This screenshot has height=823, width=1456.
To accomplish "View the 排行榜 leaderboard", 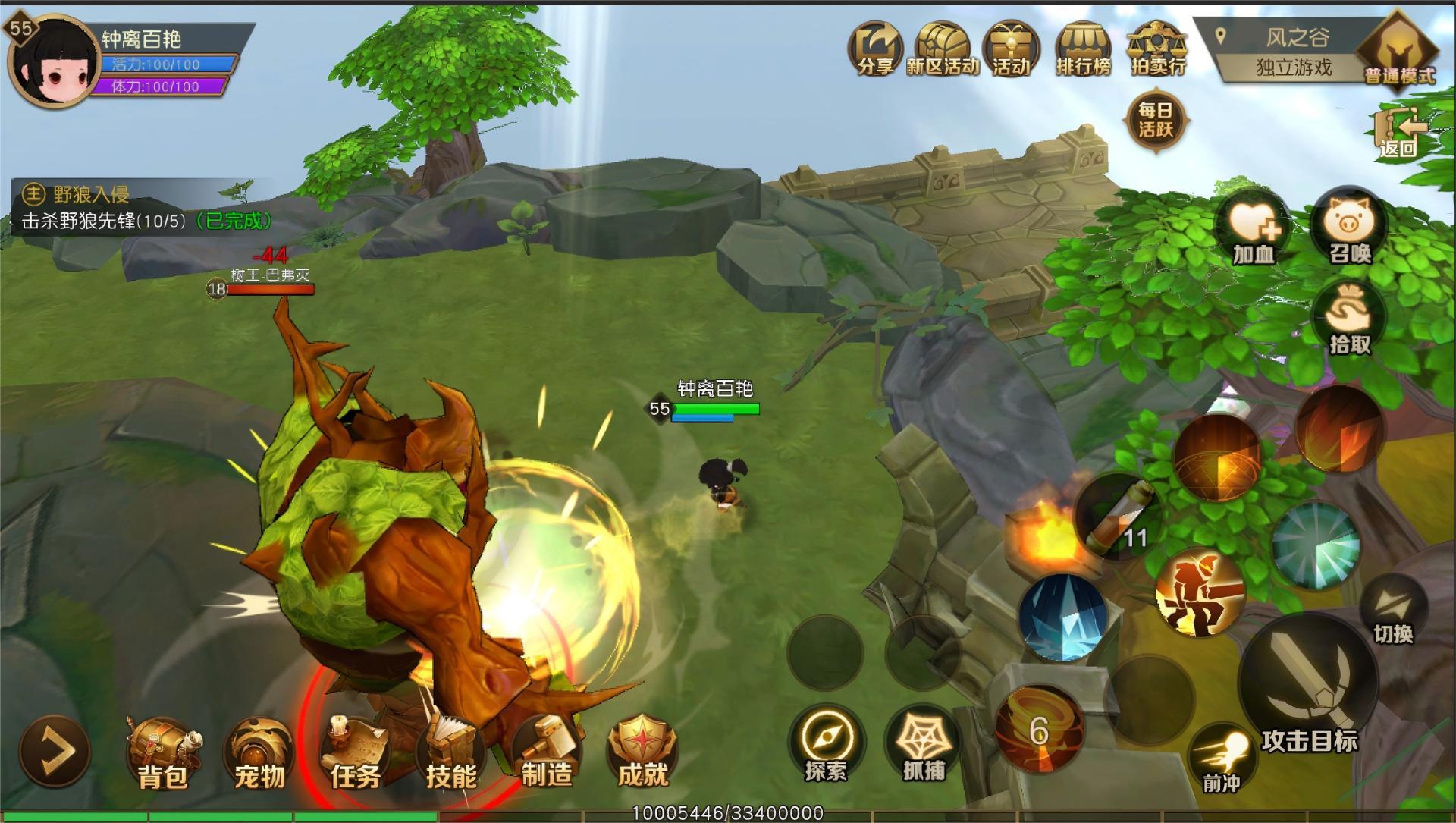I will [x=1083, y=48].
